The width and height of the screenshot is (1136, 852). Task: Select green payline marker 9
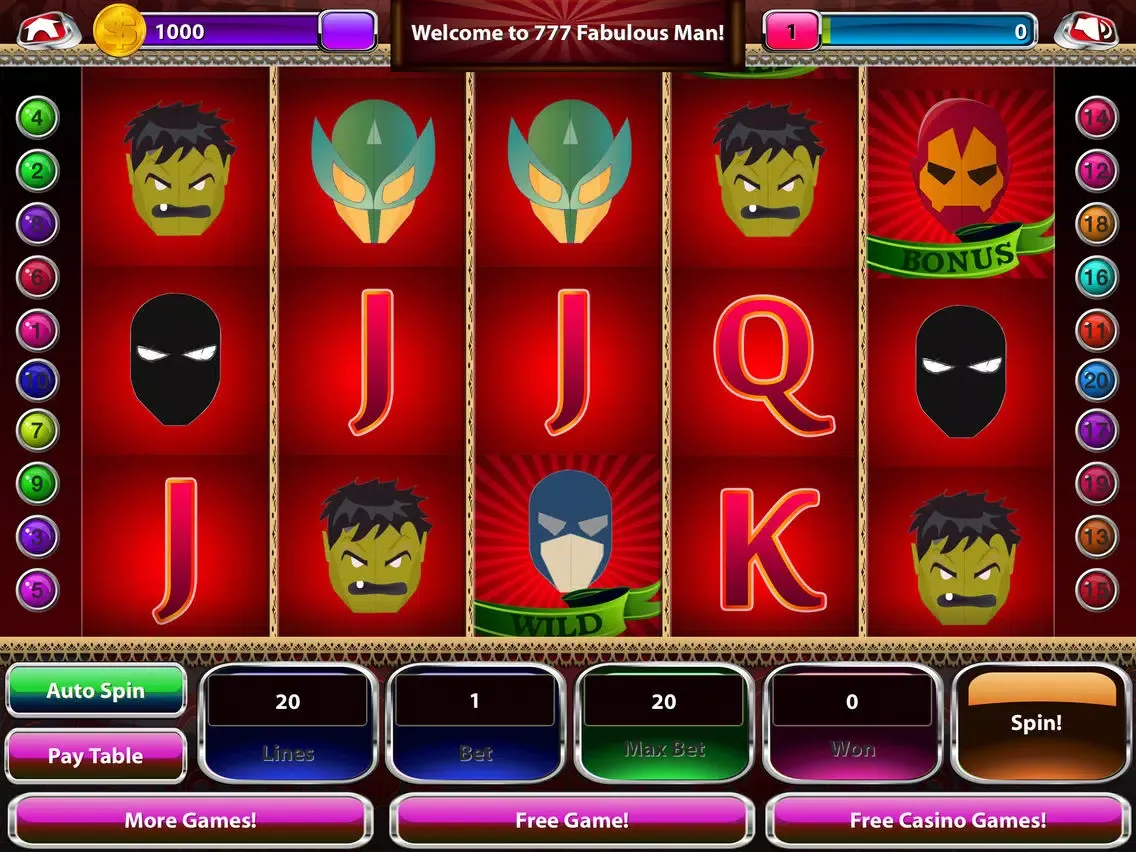coord(37,484)
